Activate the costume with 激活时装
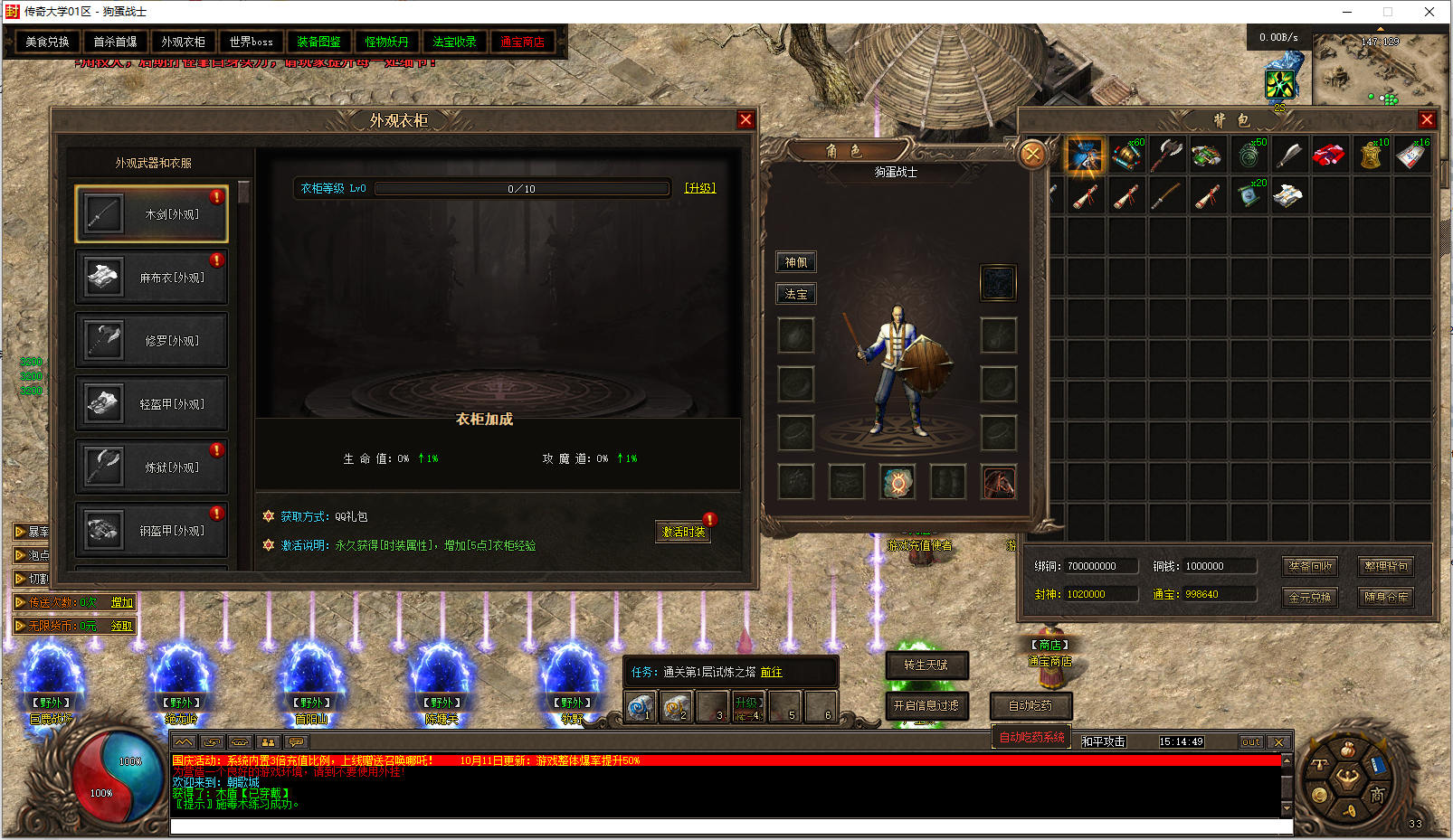Image resolution: width=1453 pixels, height=840 pixels. pos(683,532)
